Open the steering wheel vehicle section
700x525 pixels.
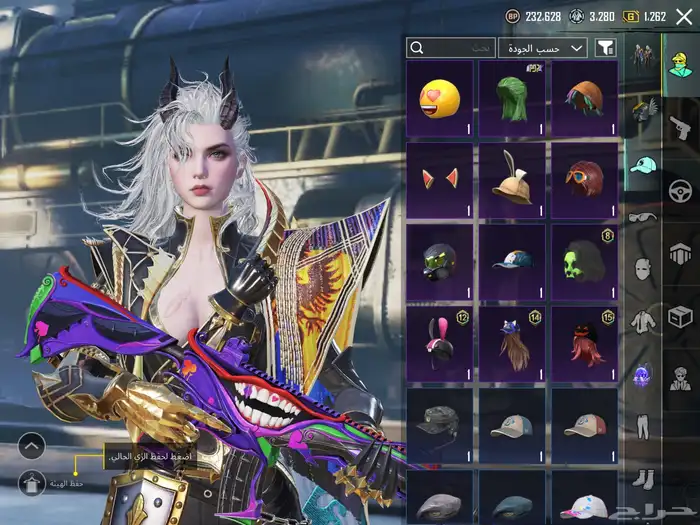(681, 190)
